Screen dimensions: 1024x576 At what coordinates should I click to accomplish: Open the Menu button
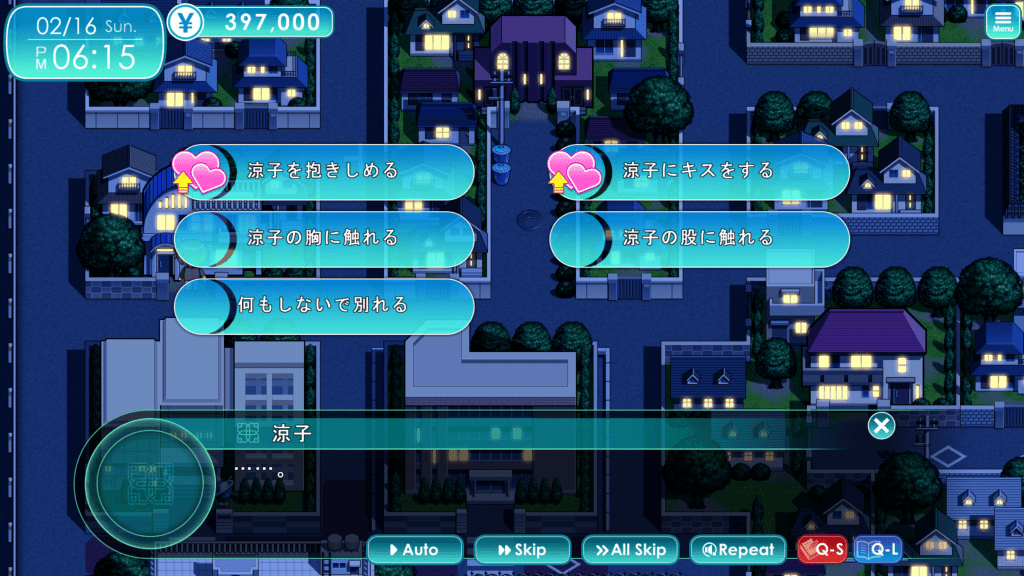point(1003,21)
